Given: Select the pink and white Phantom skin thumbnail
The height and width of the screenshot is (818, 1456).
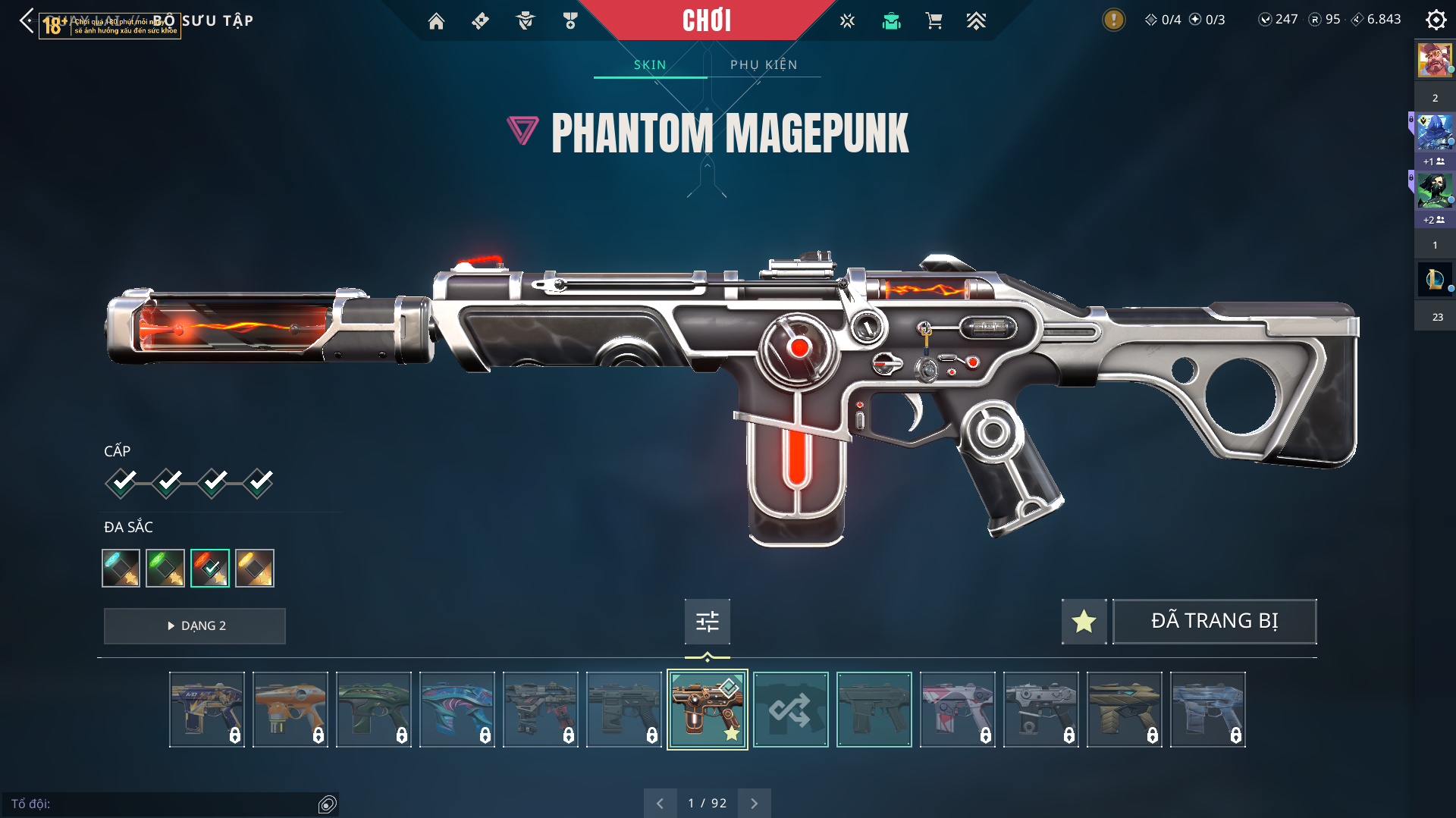Looking at the screenshot, I should [957, 710].
